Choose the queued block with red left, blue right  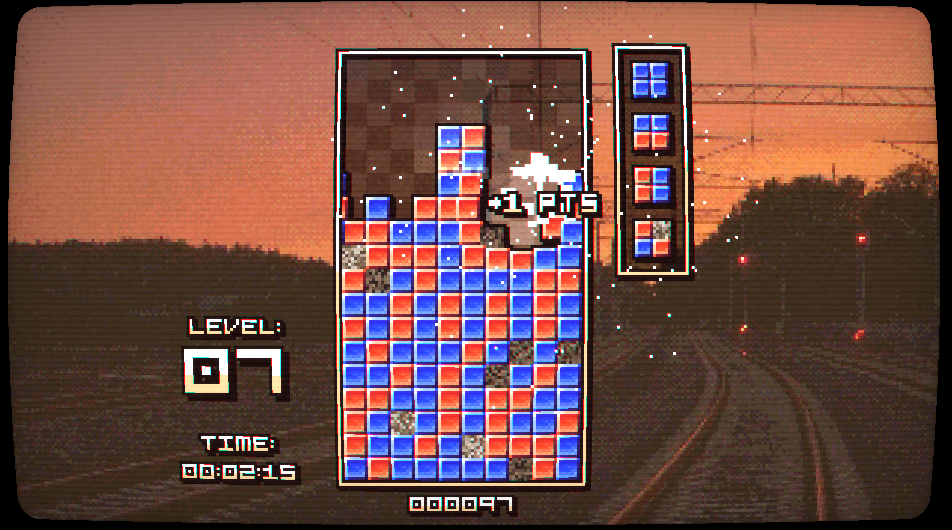pos(651,185)
